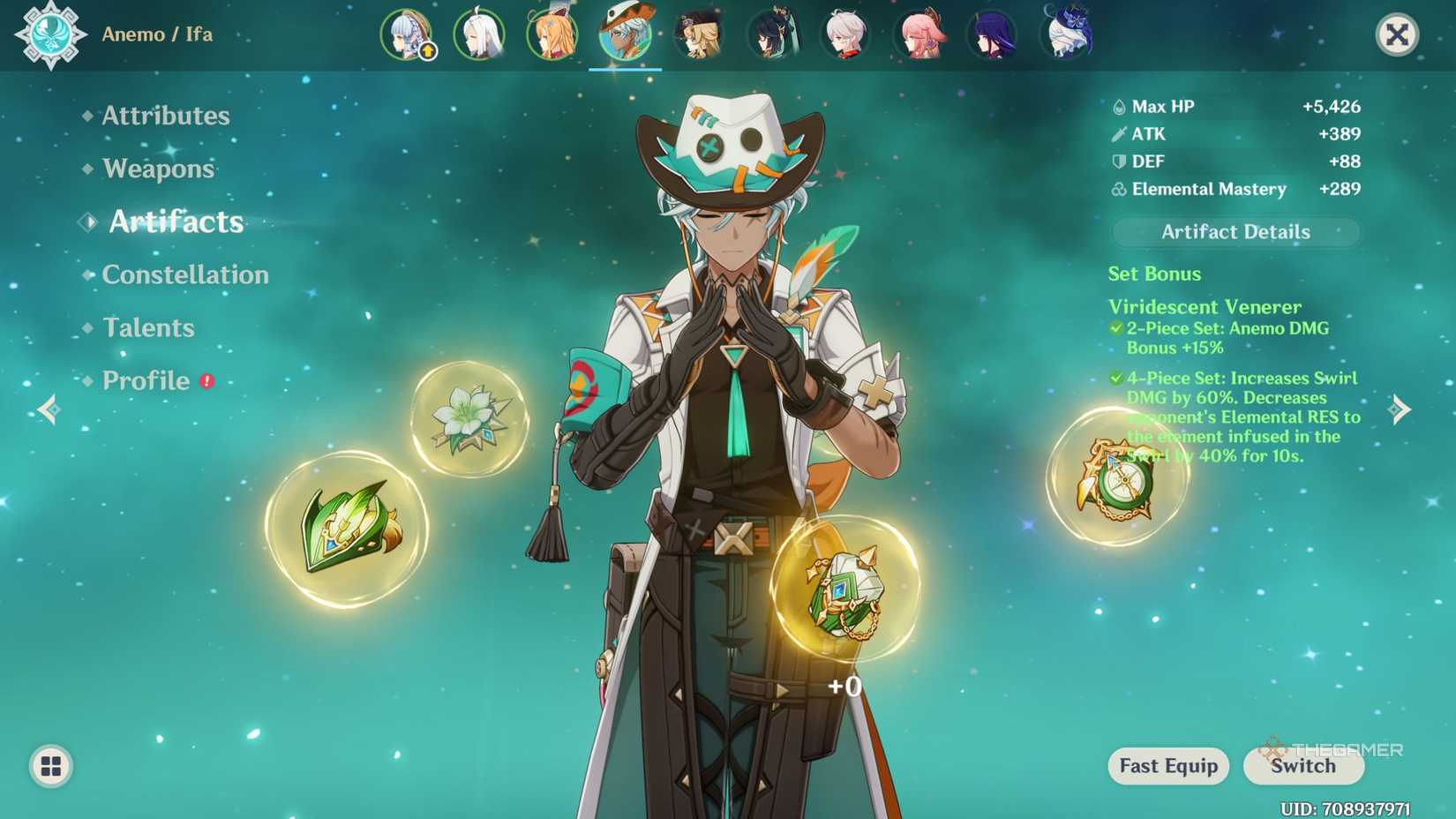Click the DEF shield icon
Image resolution: width=1456 pixels, height=819 pixels.
1119,162
